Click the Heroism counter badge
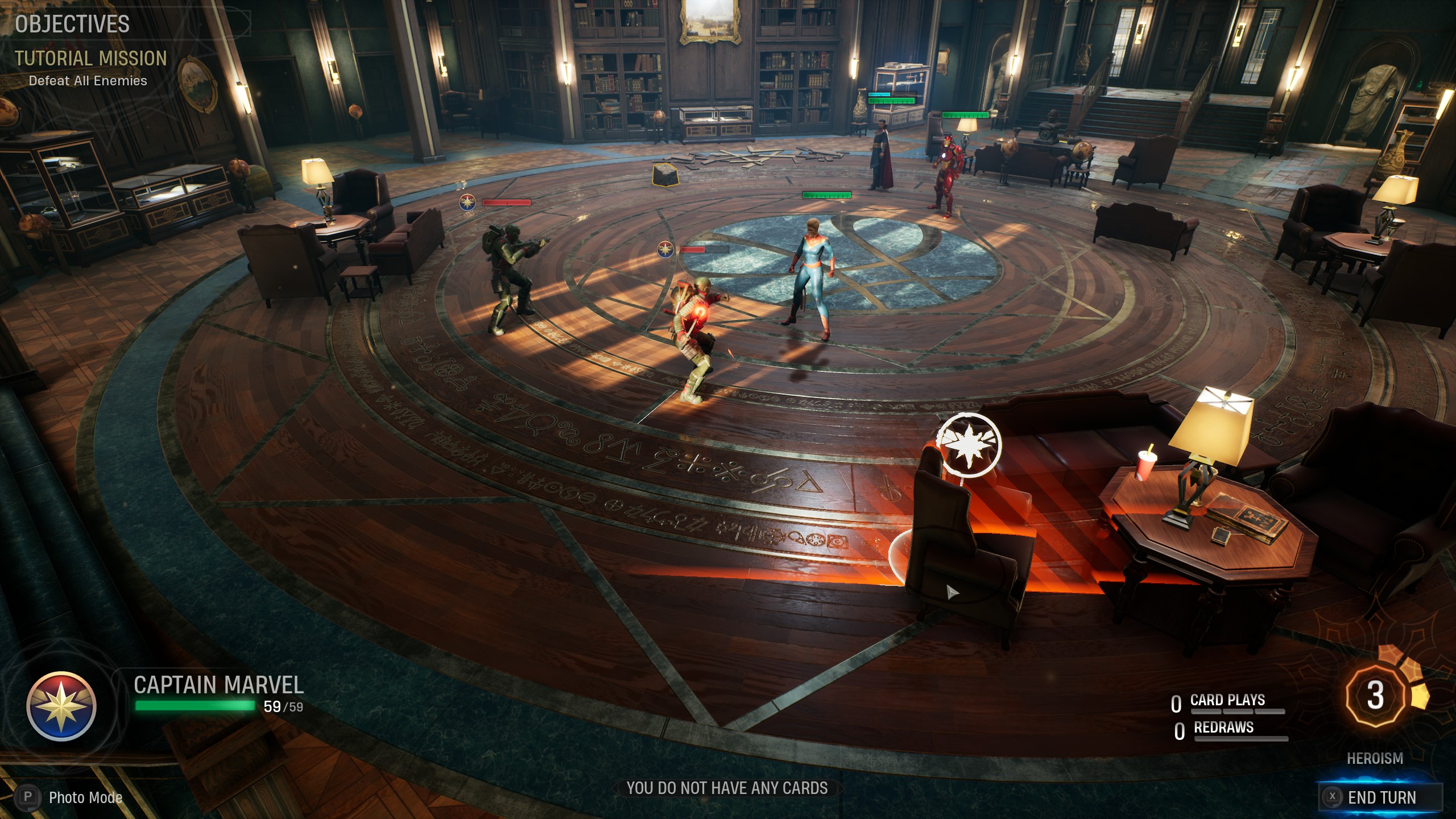1456x819 pixels. 1375,695
